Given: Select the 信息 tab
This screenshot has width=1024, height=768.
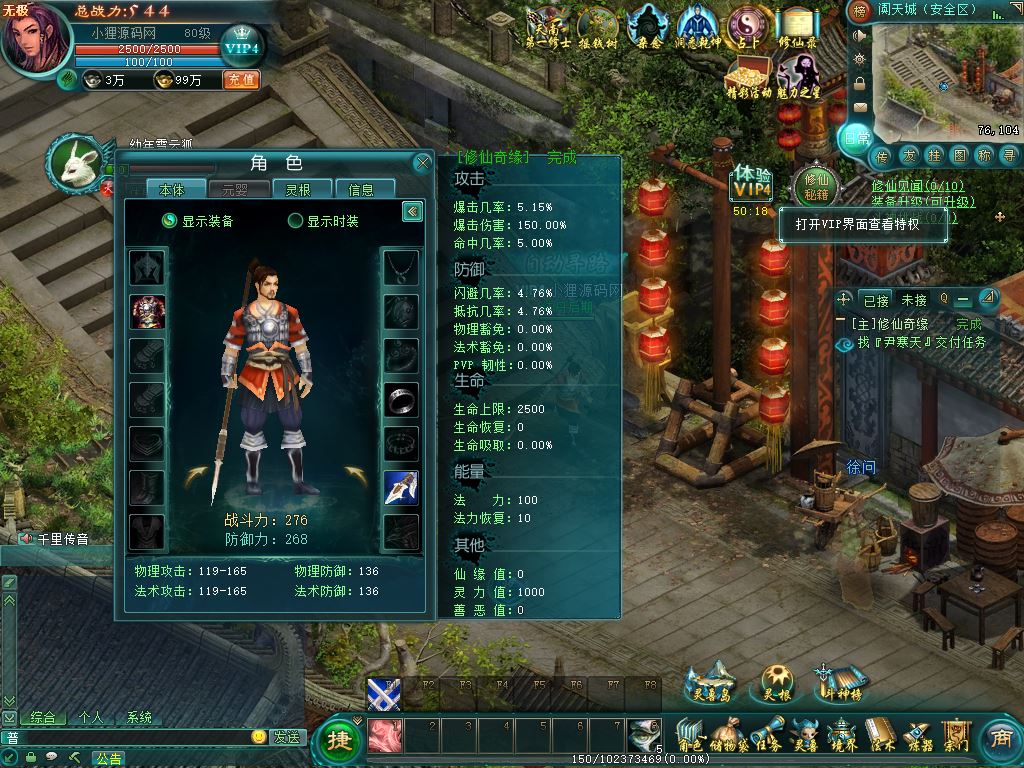Looking at the screenshot, I should click(x=361, y=189).
